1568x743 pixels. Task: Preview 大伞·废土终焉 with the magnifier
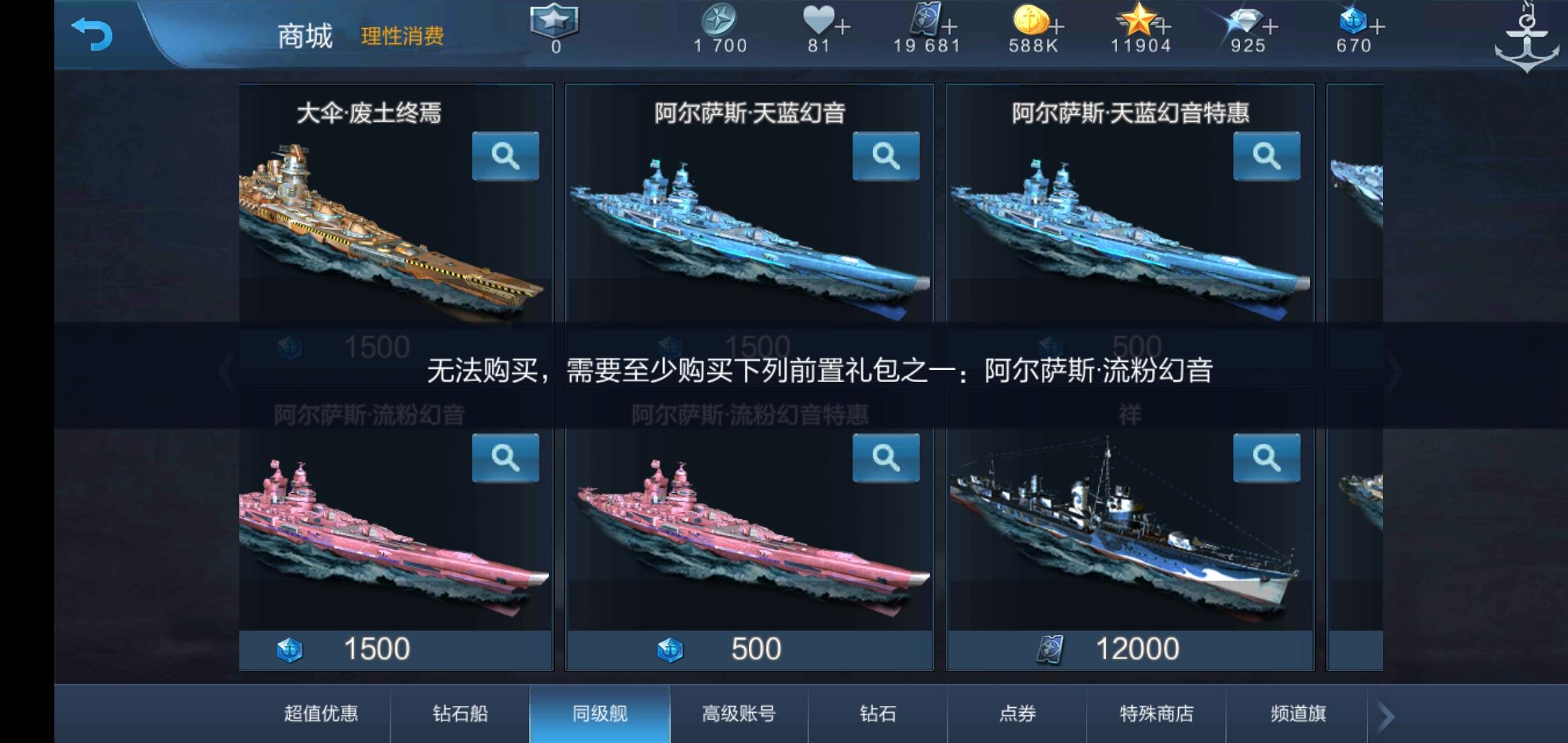coord(507,156)
